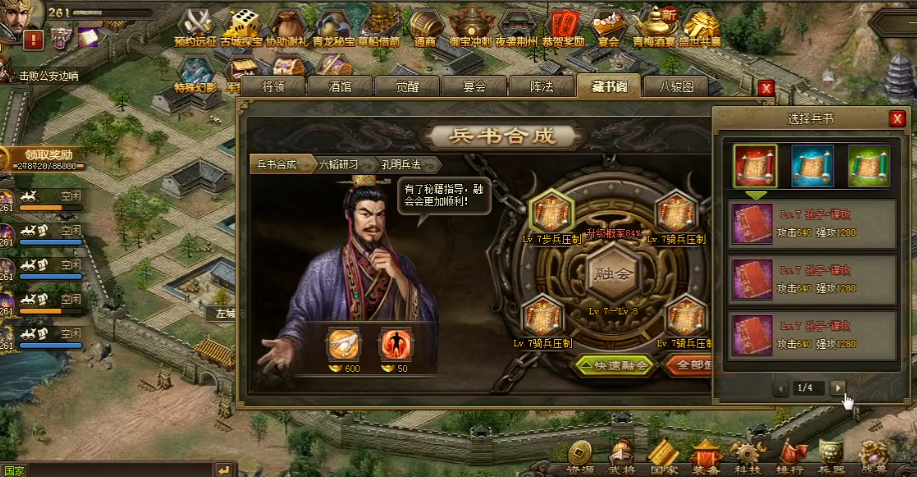Switch to the 八骏图 tab
The image size is (917, 477).
click(675, 87)
